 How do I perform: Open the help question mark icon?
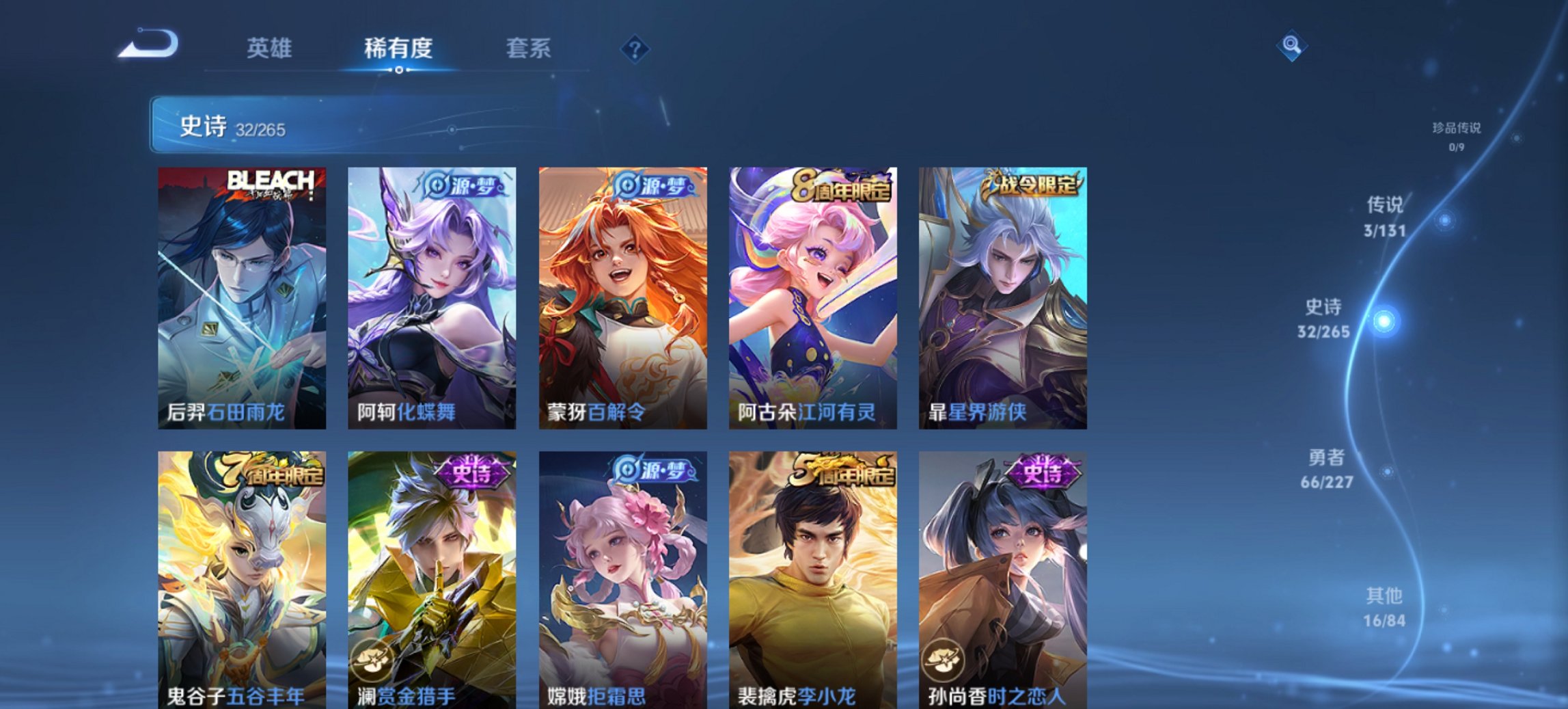[x=635, y=49]
